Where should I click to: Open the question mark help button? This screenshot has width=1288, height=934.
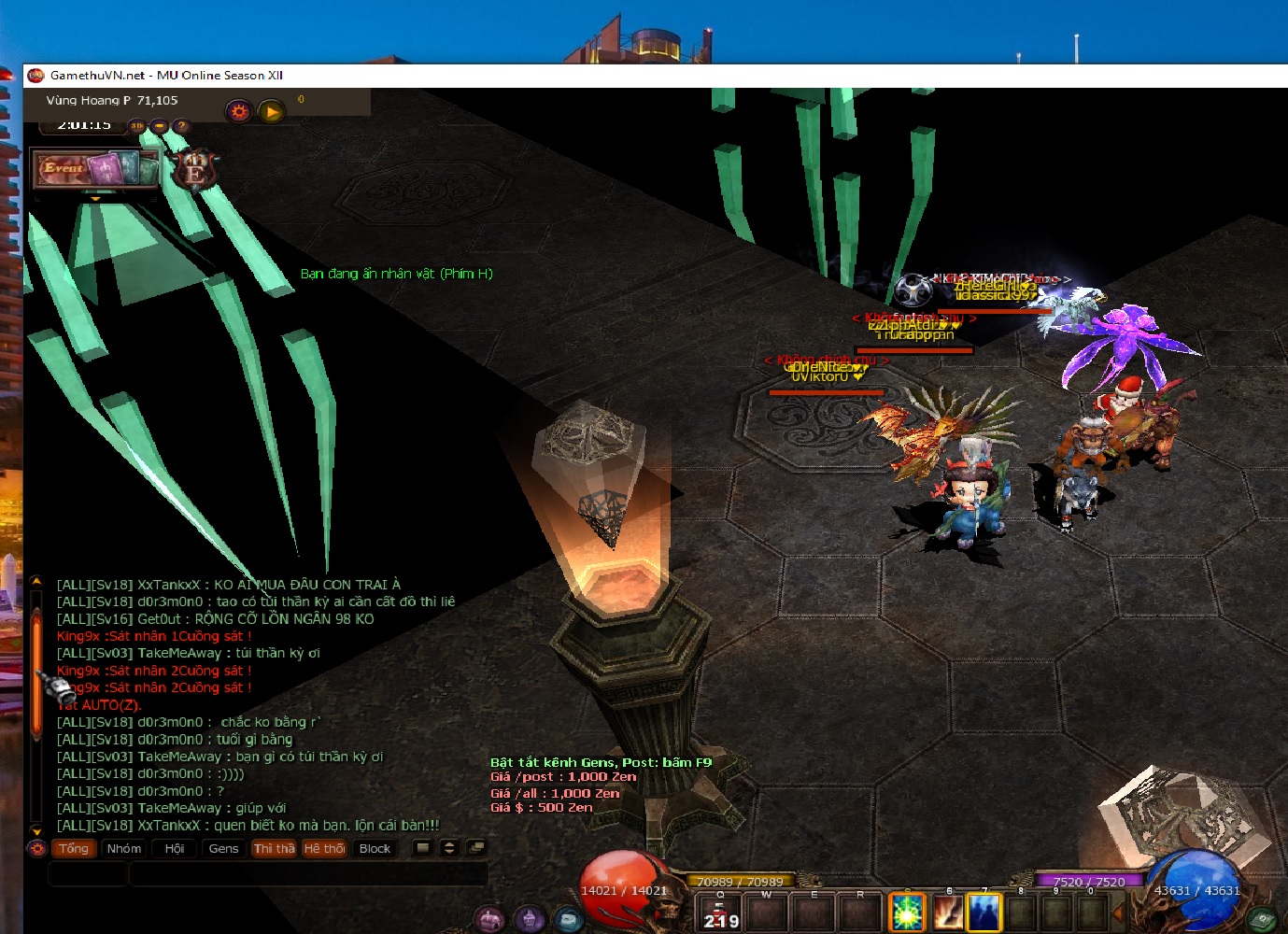tap(181, 126)
